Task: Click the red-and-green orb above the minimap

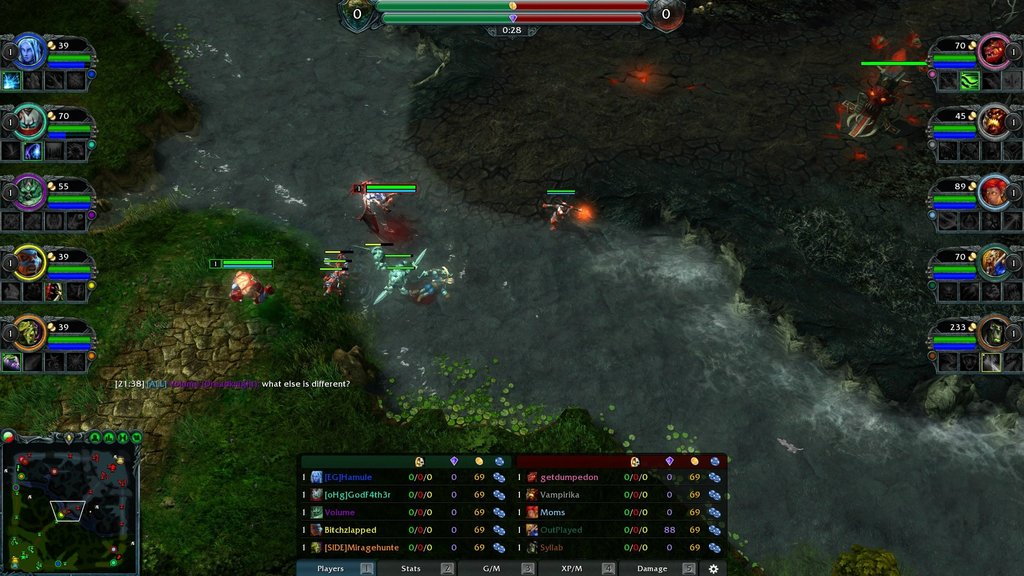Action: 8,437
